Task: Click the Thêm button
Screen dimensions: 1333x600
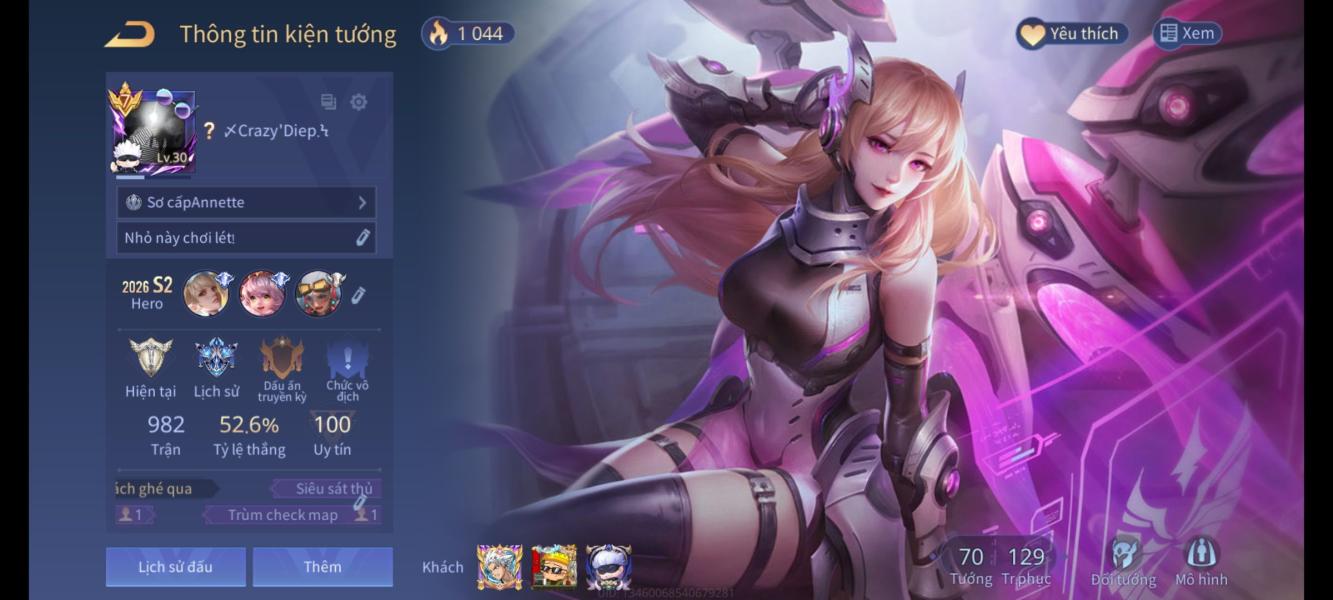Action: (322, 567)
